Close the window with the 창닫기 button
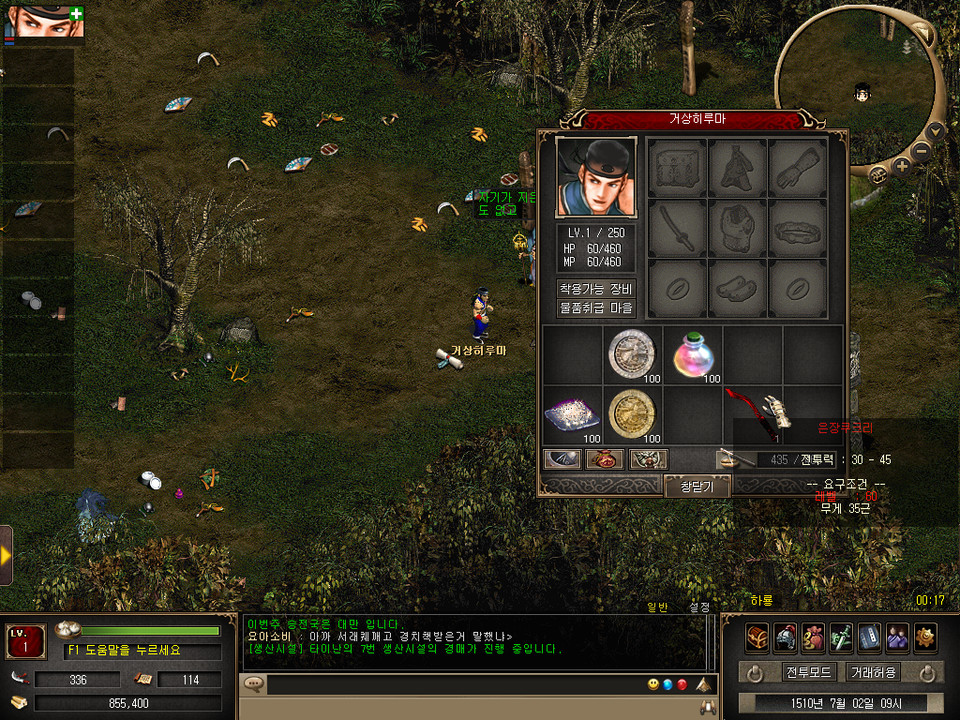 point(697,486)
